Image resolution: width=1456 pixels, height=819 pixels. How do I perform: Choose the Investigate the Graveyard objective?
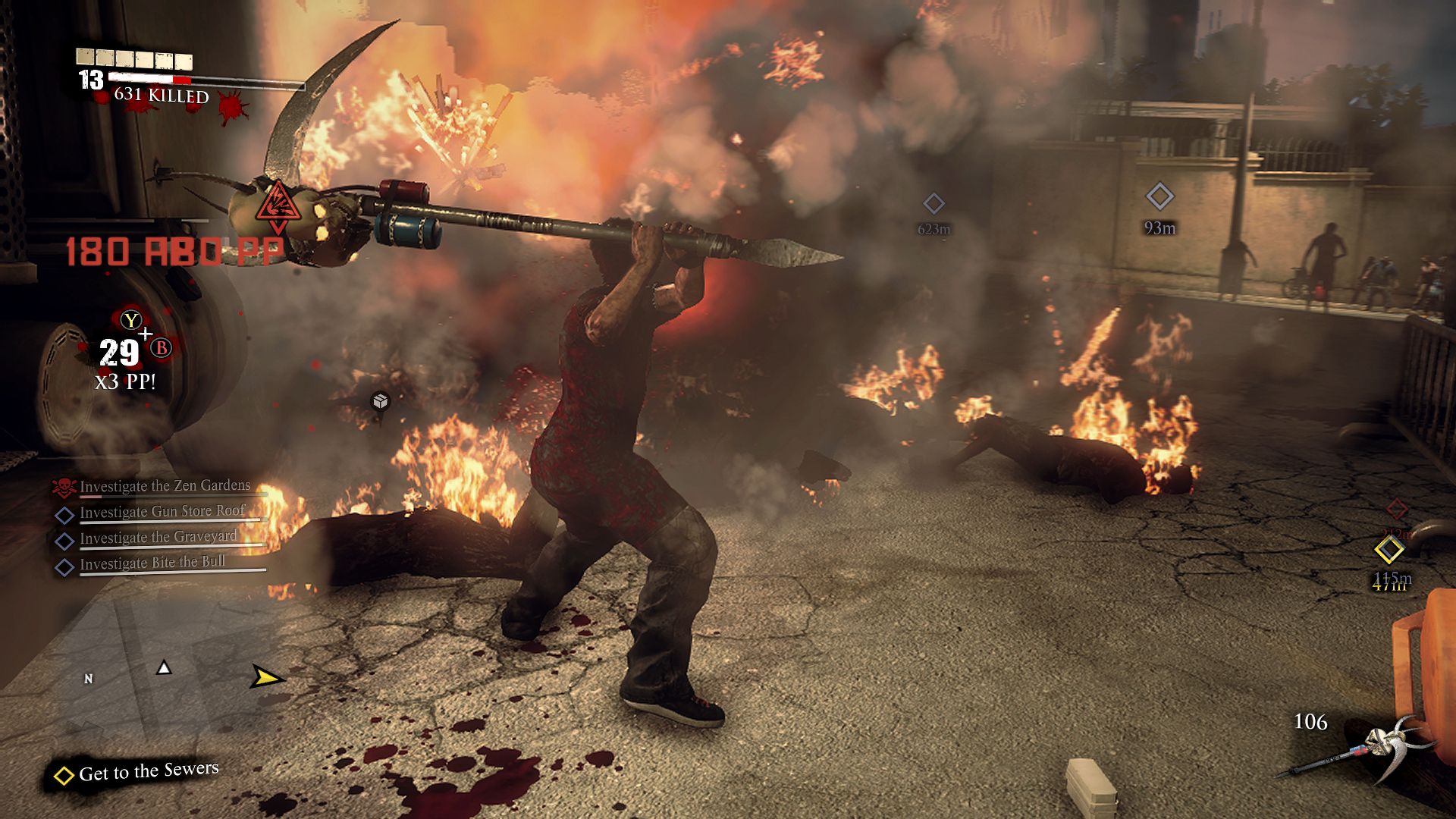[158, 538]
